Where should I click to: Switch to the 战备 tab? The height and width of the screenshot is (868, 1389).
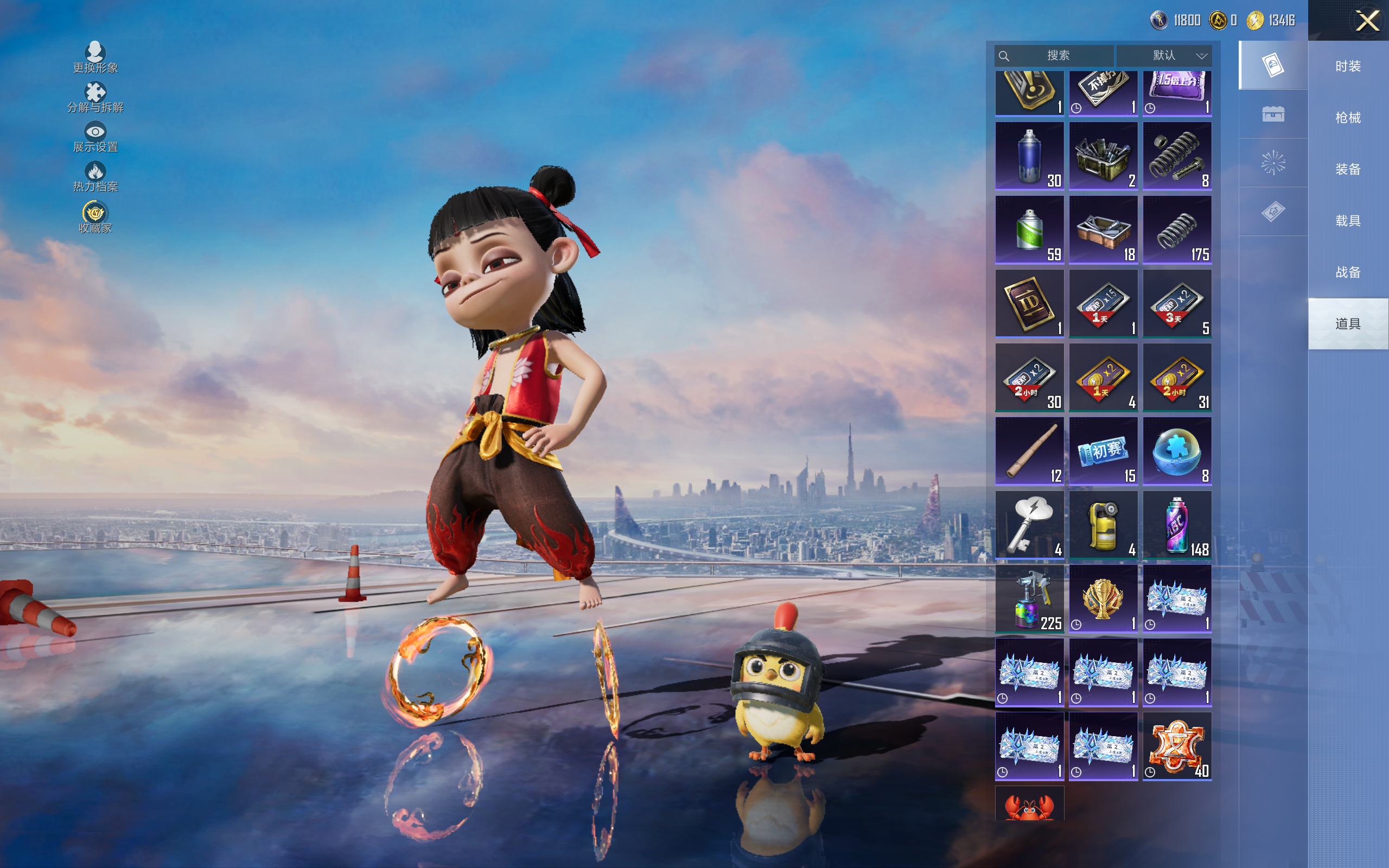(1348, 272)
